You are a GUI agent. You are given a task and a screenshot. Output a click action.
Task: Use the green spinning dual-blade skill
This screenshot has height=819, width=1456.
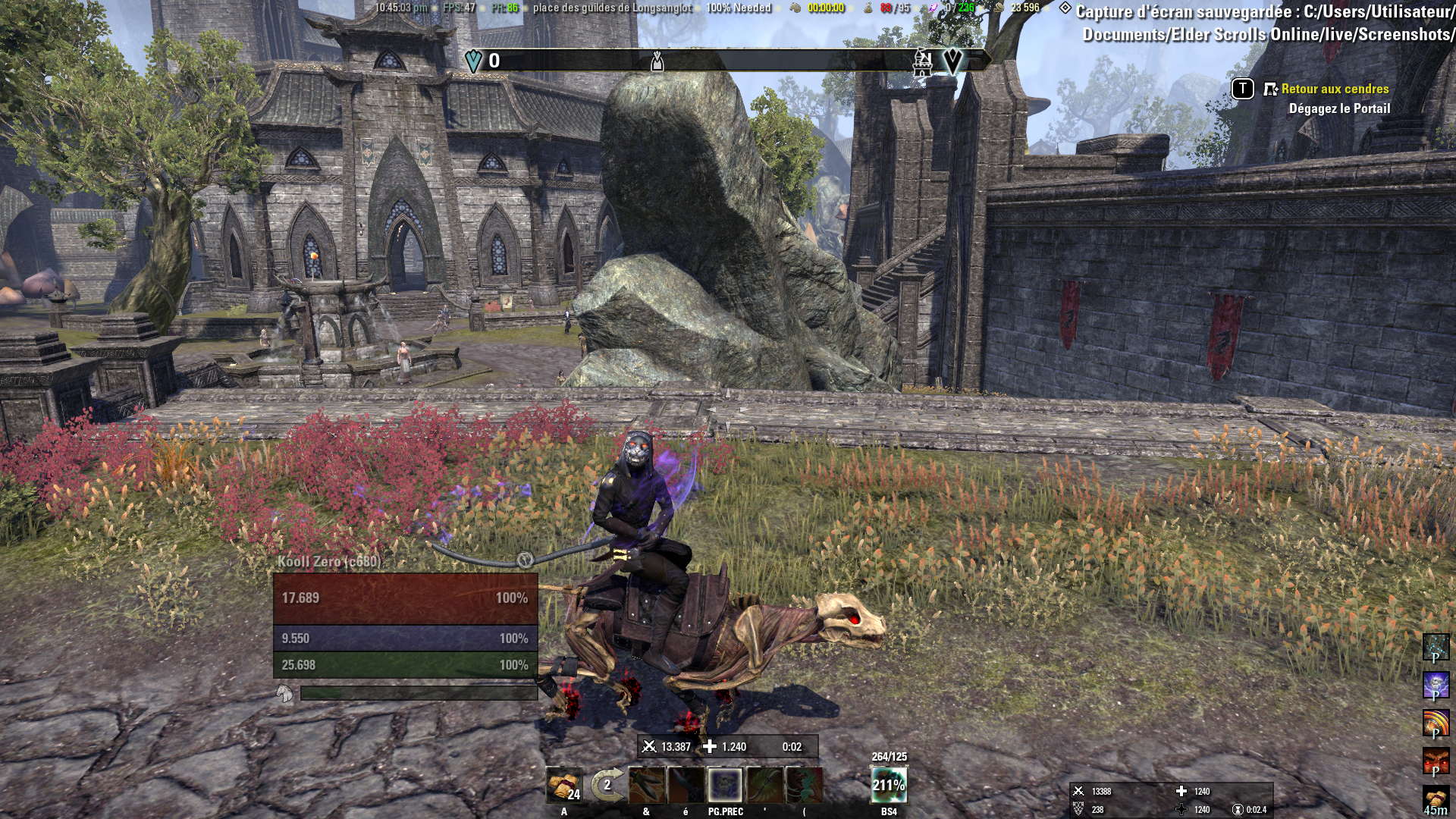click(764, 785)
